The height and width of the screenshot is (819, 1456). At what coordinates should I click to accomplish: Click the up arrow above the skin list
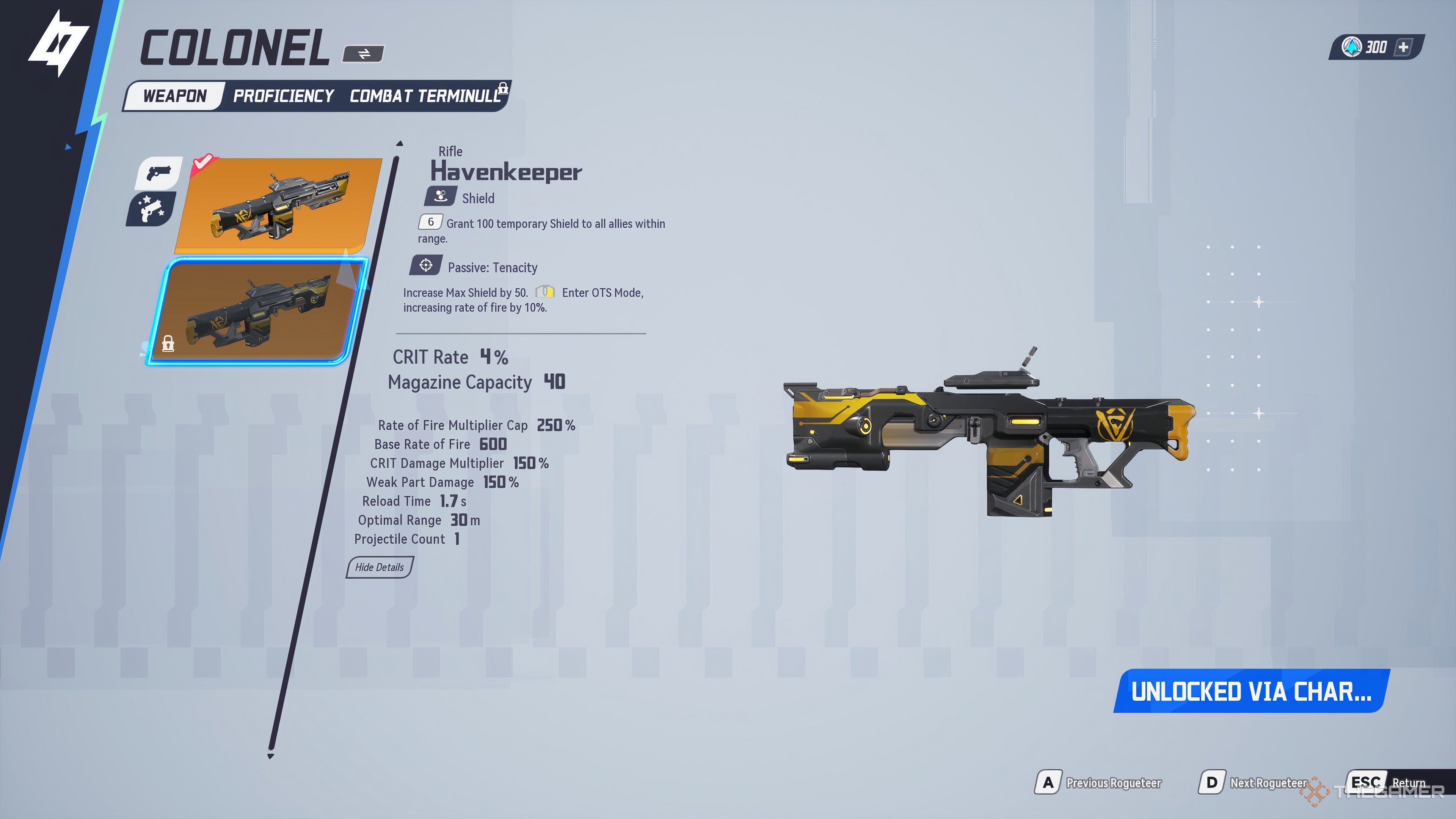pos(399,144)
